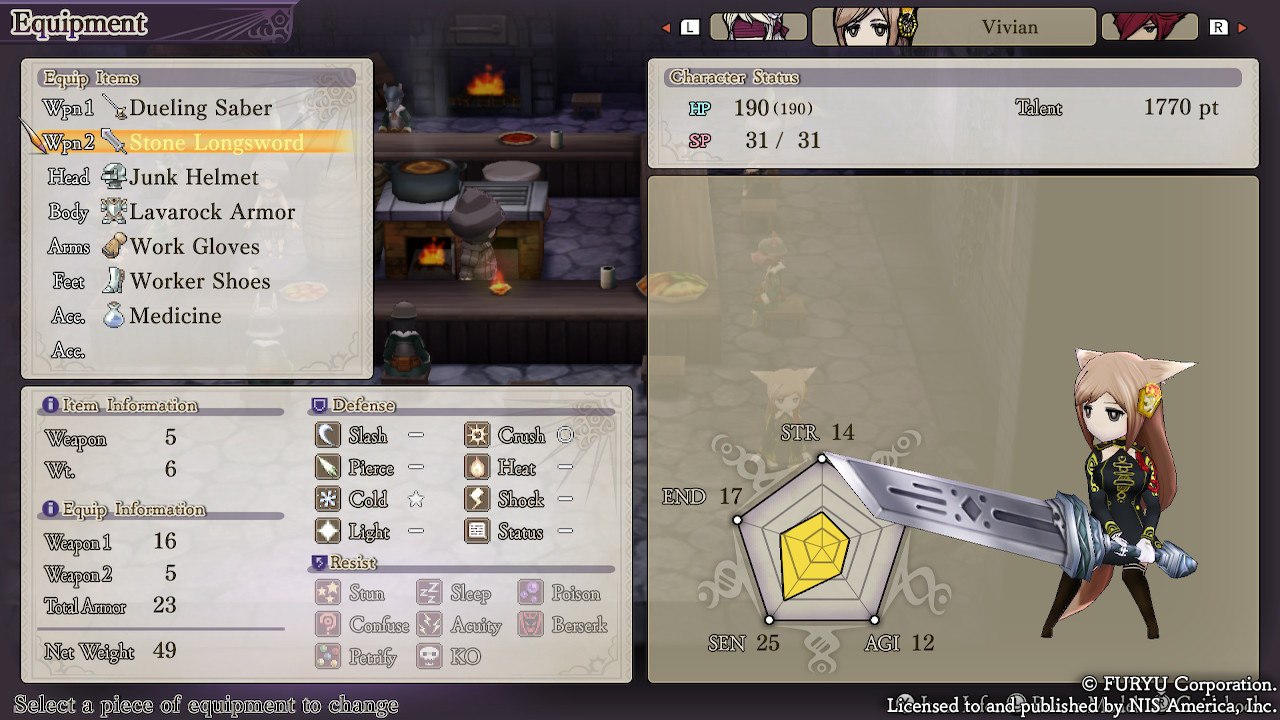1280x720 pixels.
Task: Select the Worker Shoes feet slot
Action: tap(200, 282)
